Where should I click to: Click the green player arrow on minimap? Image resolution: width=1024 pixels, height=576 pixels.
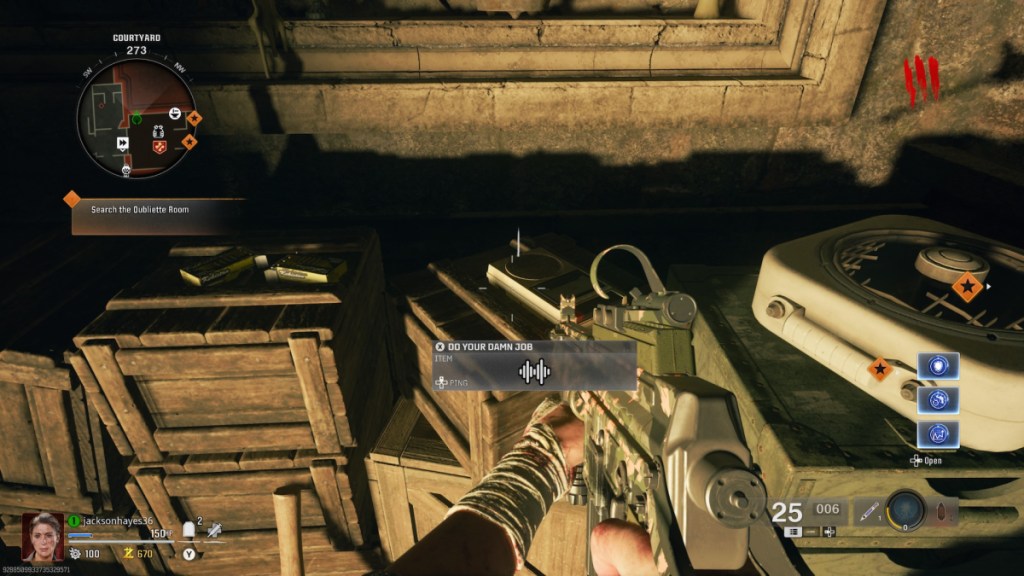tap(136, 119)
